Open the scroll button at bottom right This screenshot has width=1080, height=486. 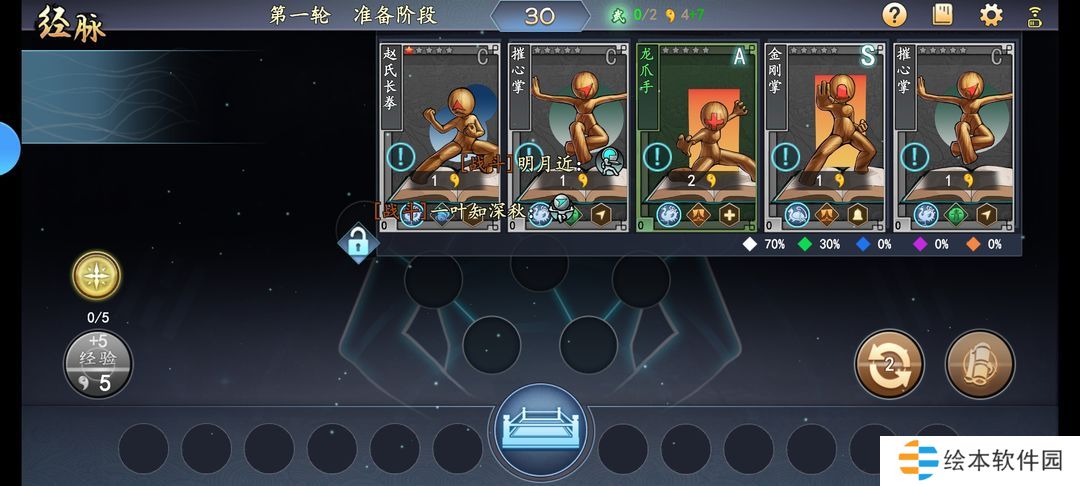pyautogui.click(x=980, y=363)
